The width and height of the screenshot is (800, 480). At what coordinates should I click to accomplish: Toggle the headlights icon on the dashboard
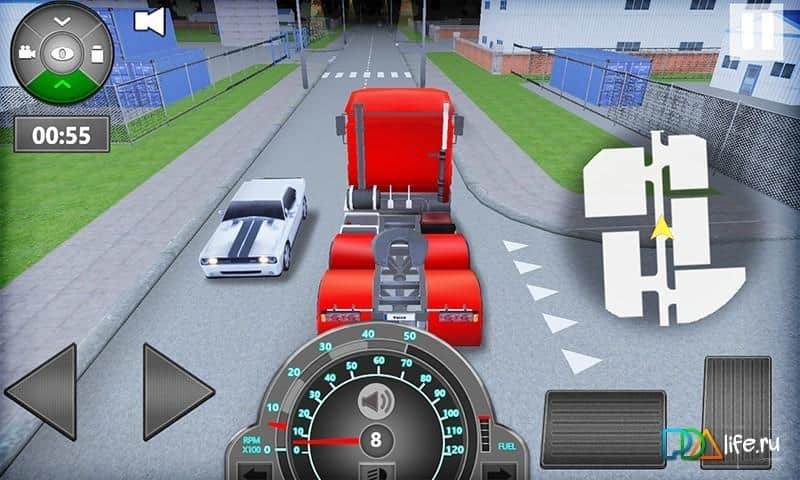click(376, 471)
